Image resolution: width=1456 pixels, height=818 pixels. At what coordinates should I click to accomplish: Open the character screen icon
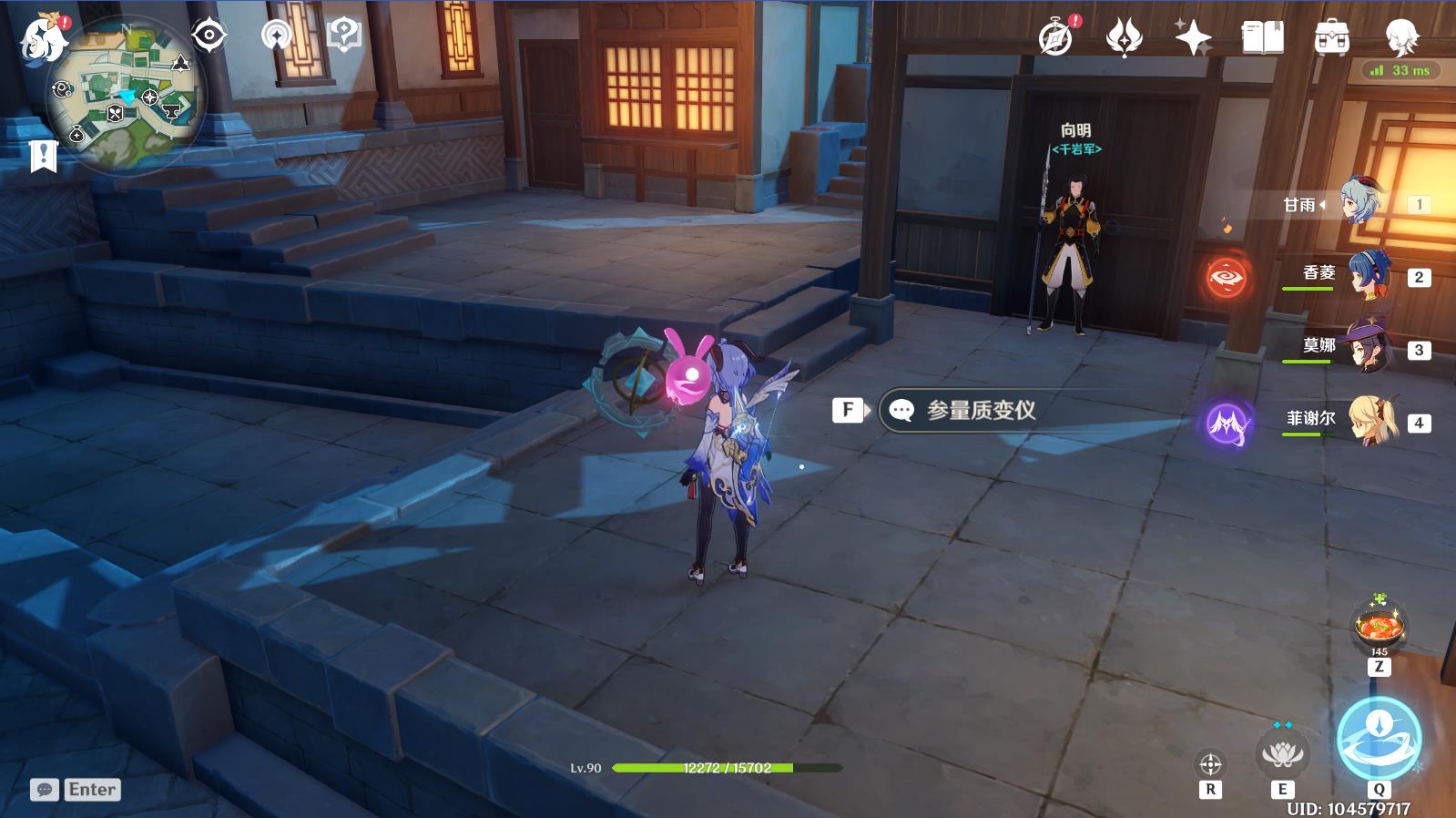coord(1401,38)
